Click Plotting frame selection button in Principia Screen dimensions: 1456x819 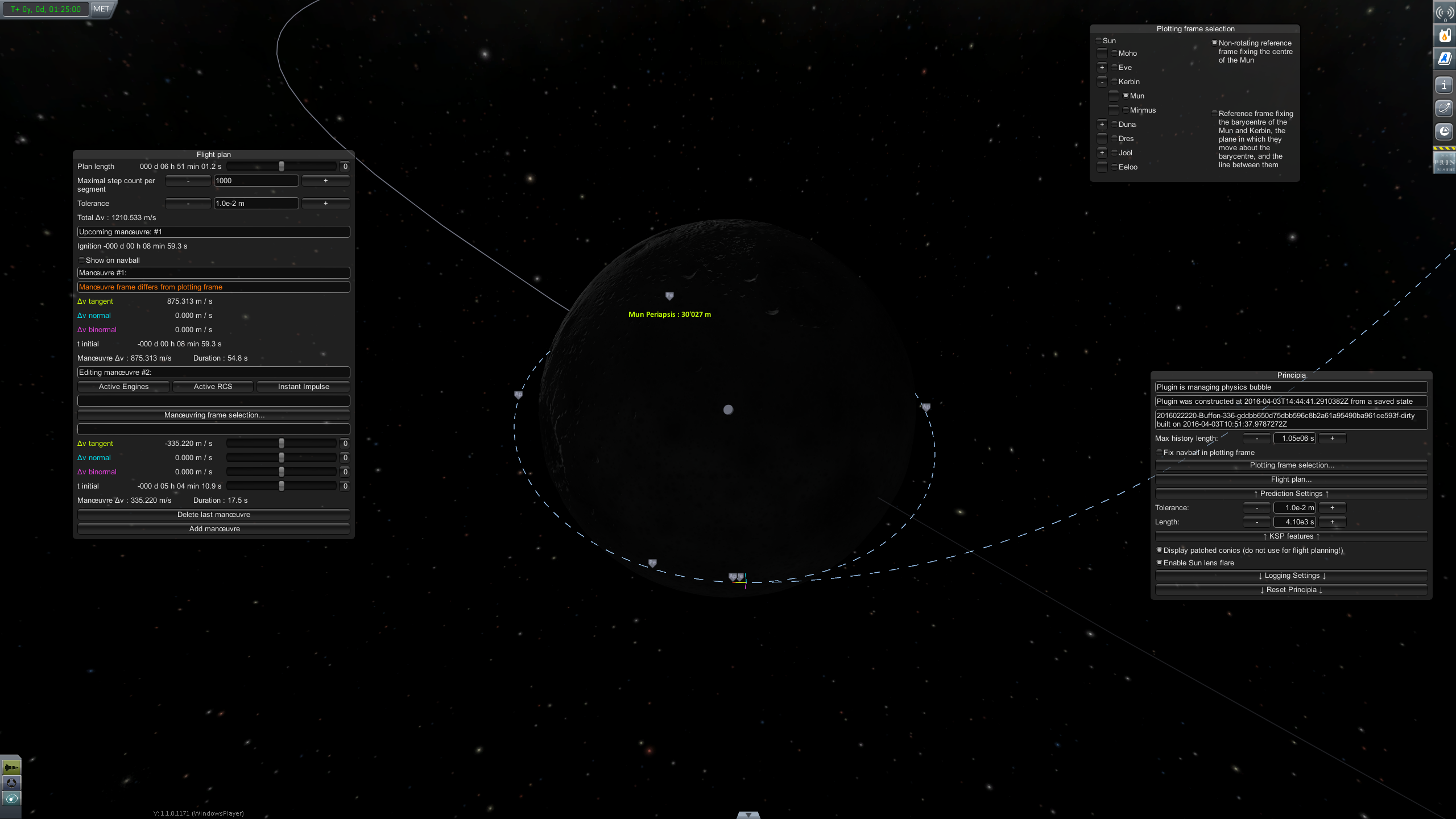point(1291,465)
